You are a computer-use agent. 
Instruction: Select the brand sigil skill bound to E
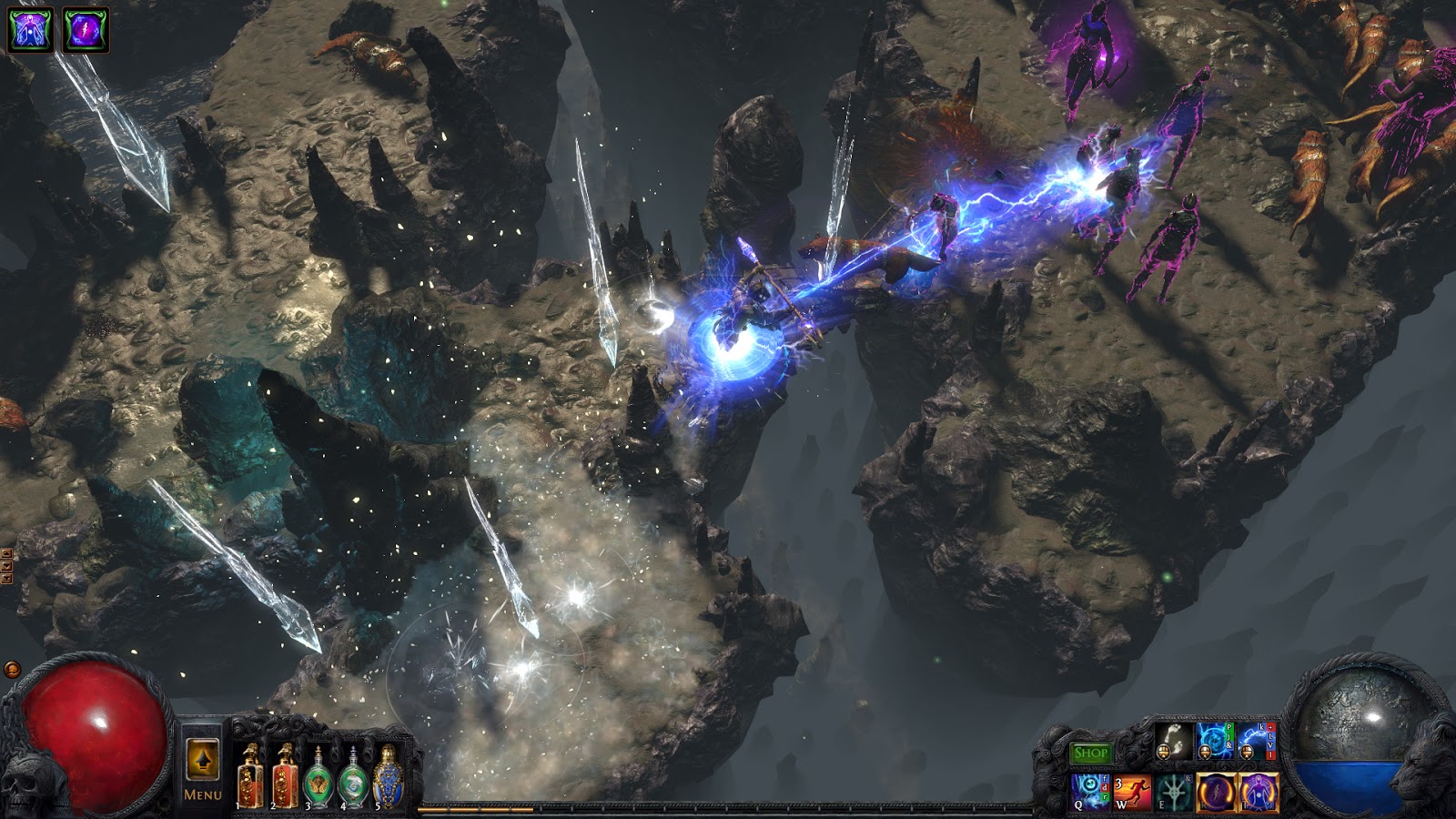point(1176,792)
